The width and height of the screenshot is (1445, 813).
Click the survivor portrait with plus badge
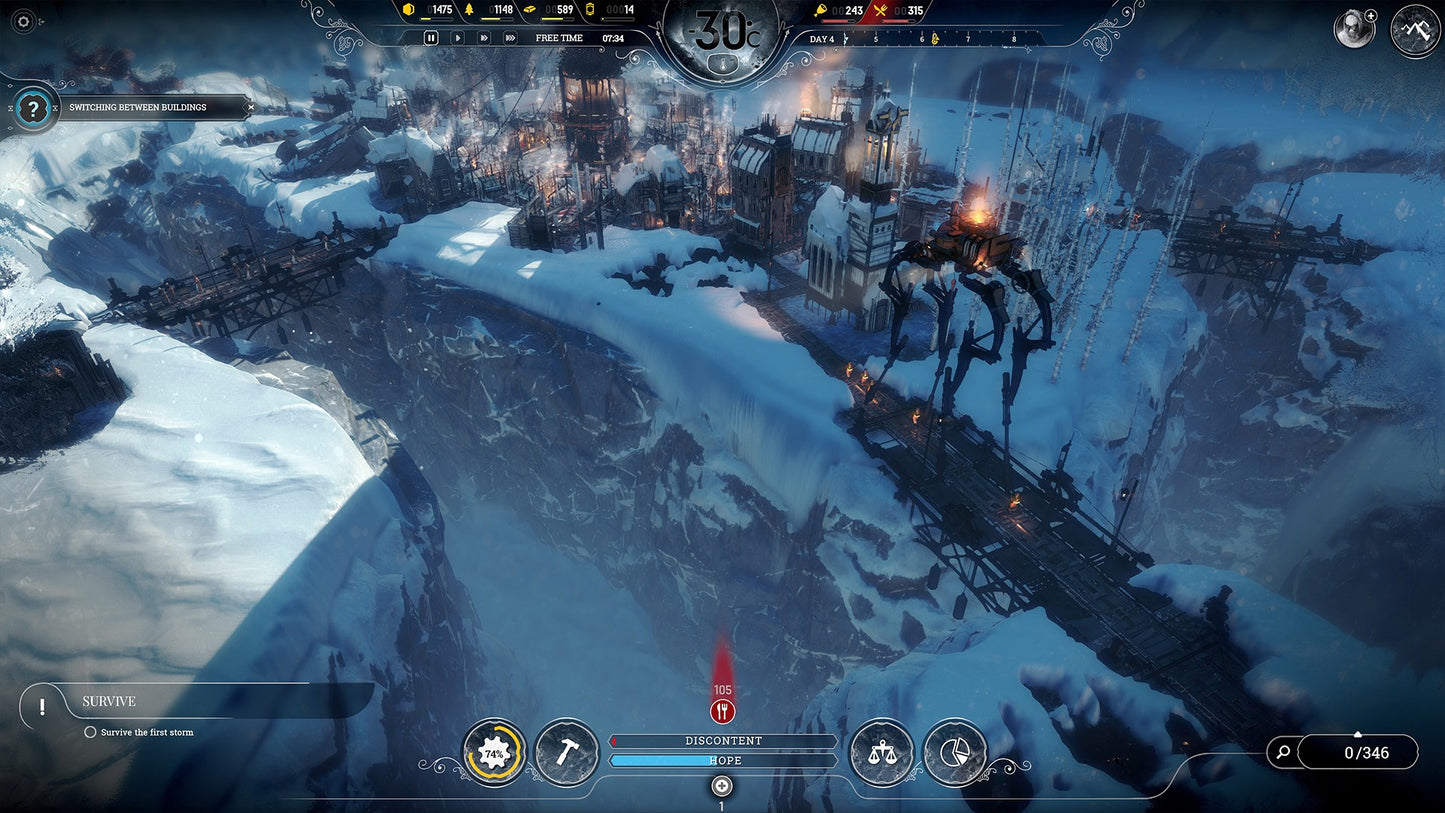pyautogui.click(x=1353, y=29)
